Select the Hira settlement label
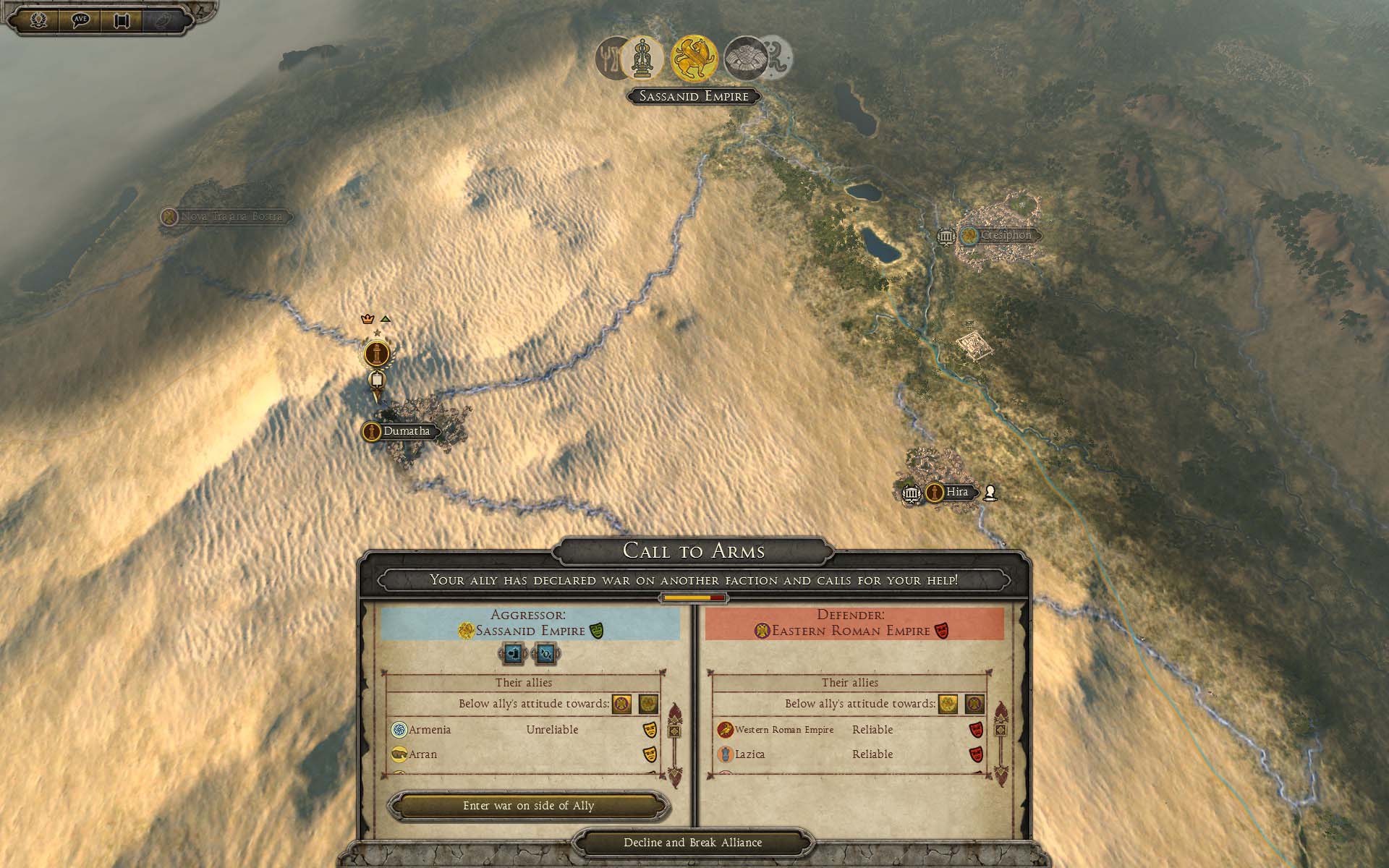 coord(956,492)
